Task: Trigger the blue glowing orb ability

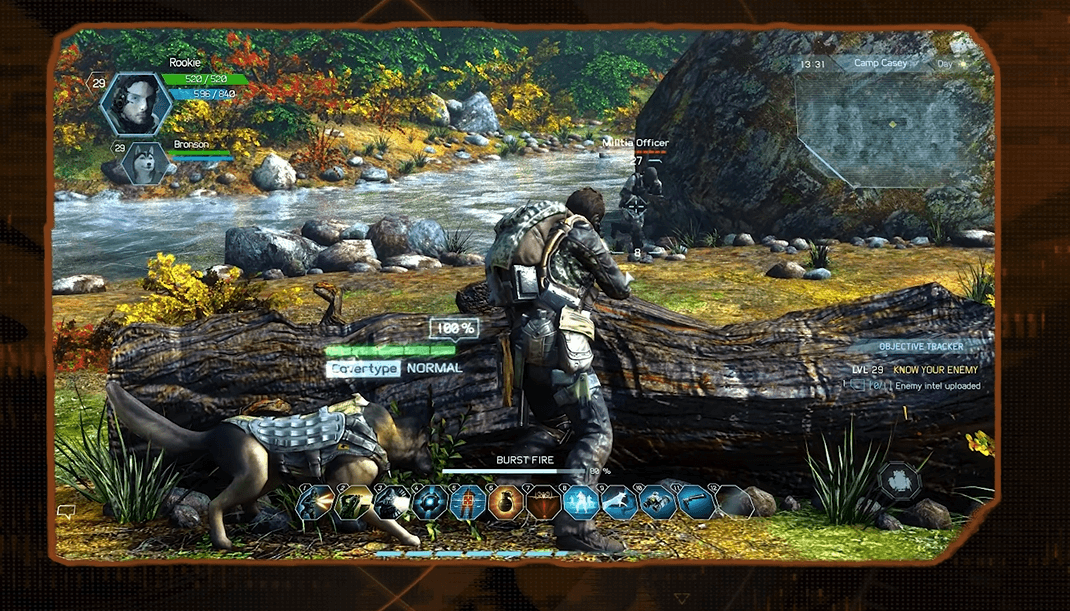Action: [x=430, y=501]
